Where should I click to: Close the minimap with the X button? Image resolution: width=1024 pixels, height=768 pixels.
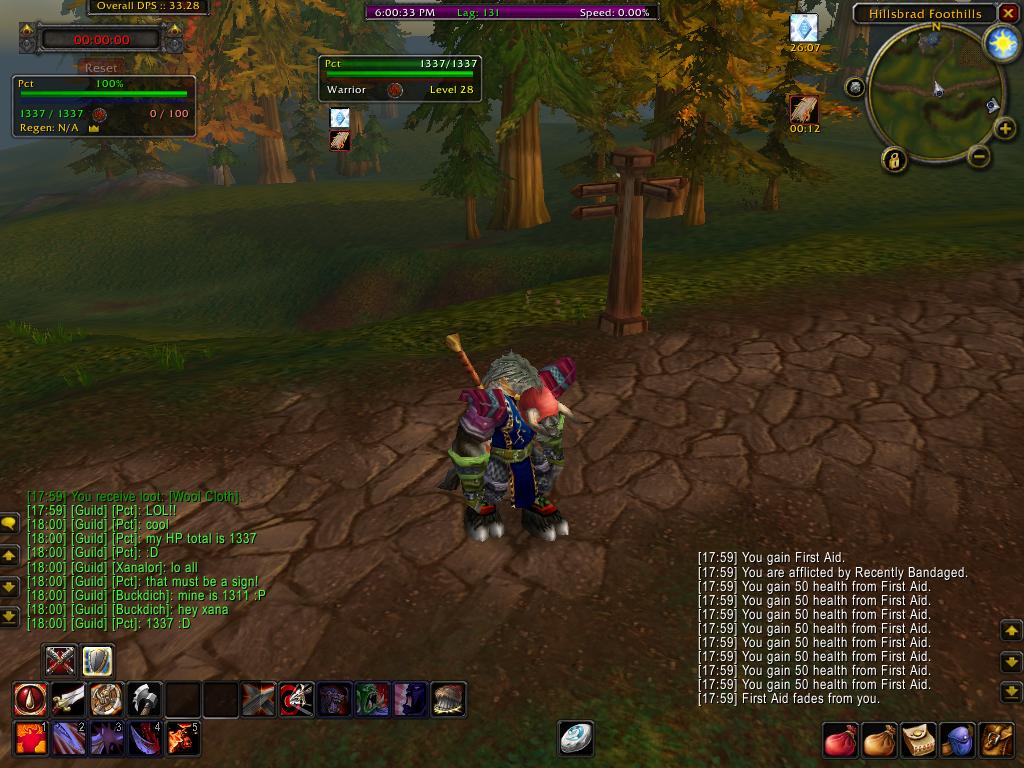click(1008, 13)
